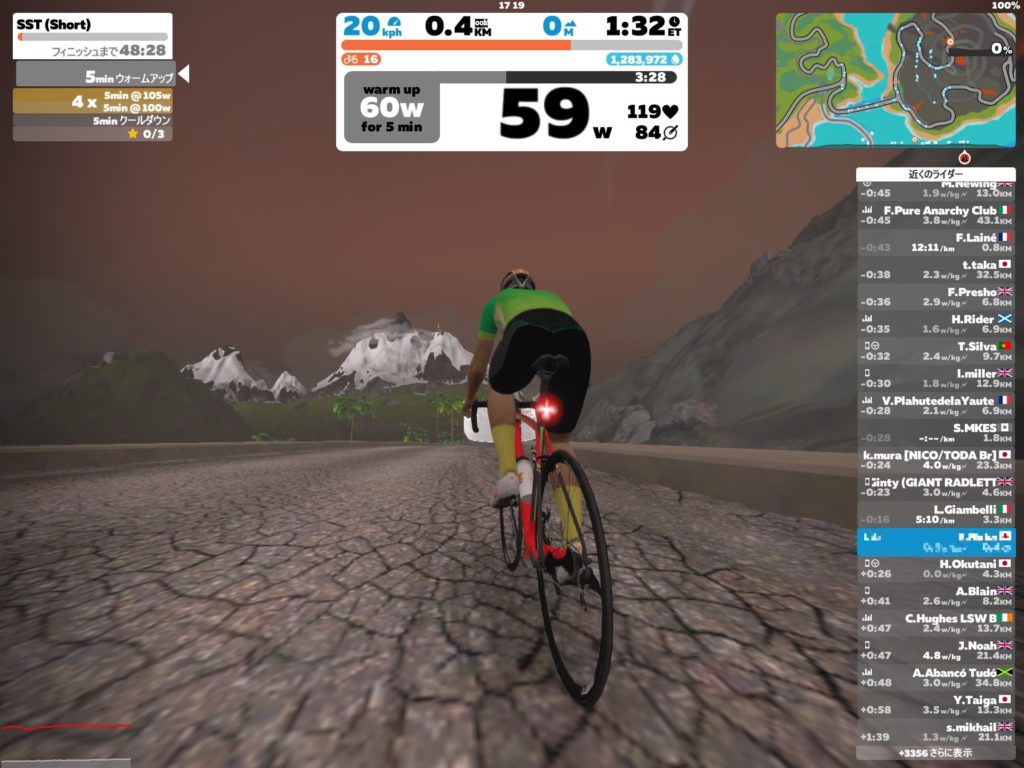
Task: Choose L.Giambelli in the rider list
Action: [935, 514]
